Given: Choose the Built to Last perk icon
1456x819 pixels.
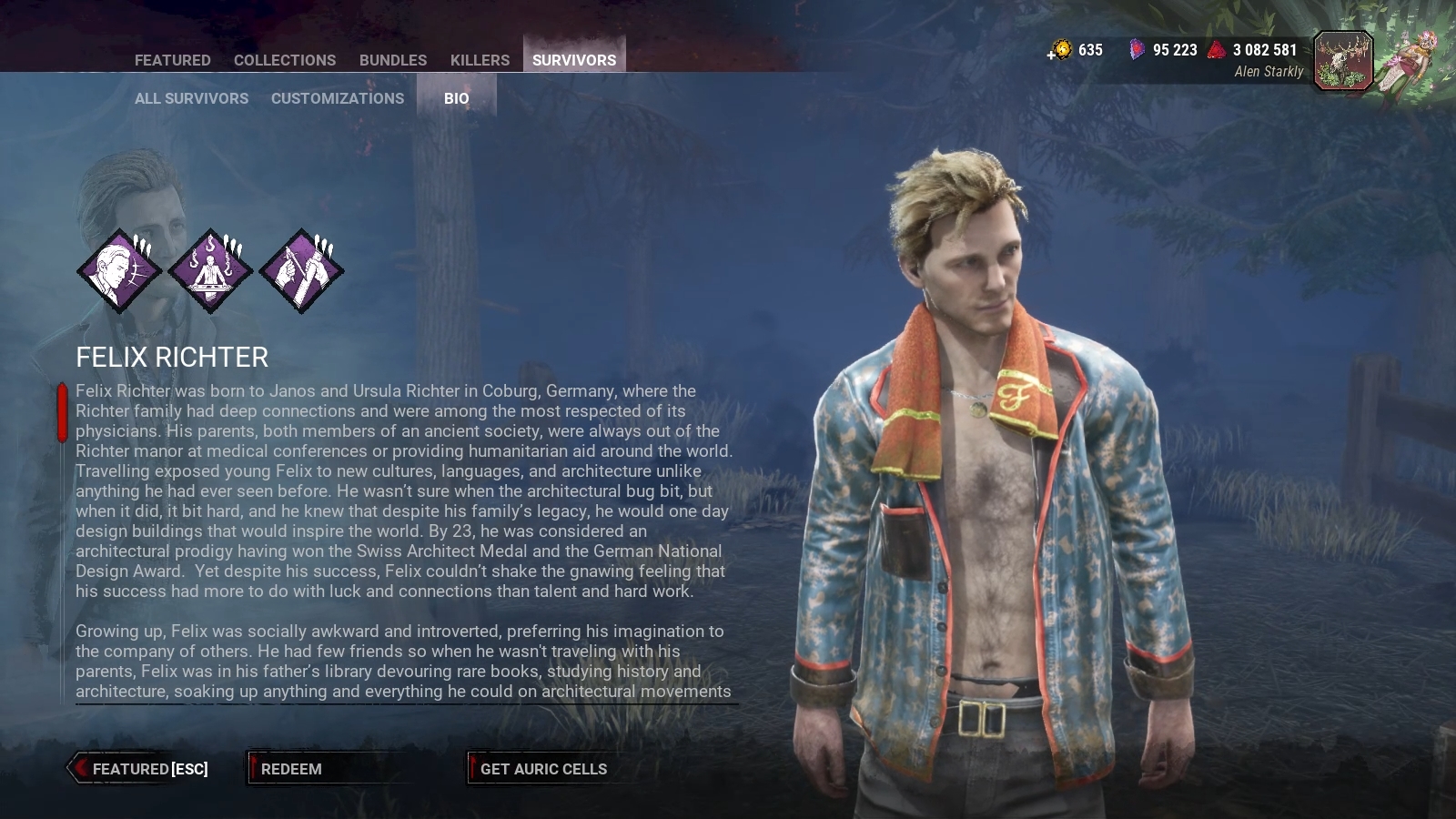Looking at the screenshot, I should point(301,270).
